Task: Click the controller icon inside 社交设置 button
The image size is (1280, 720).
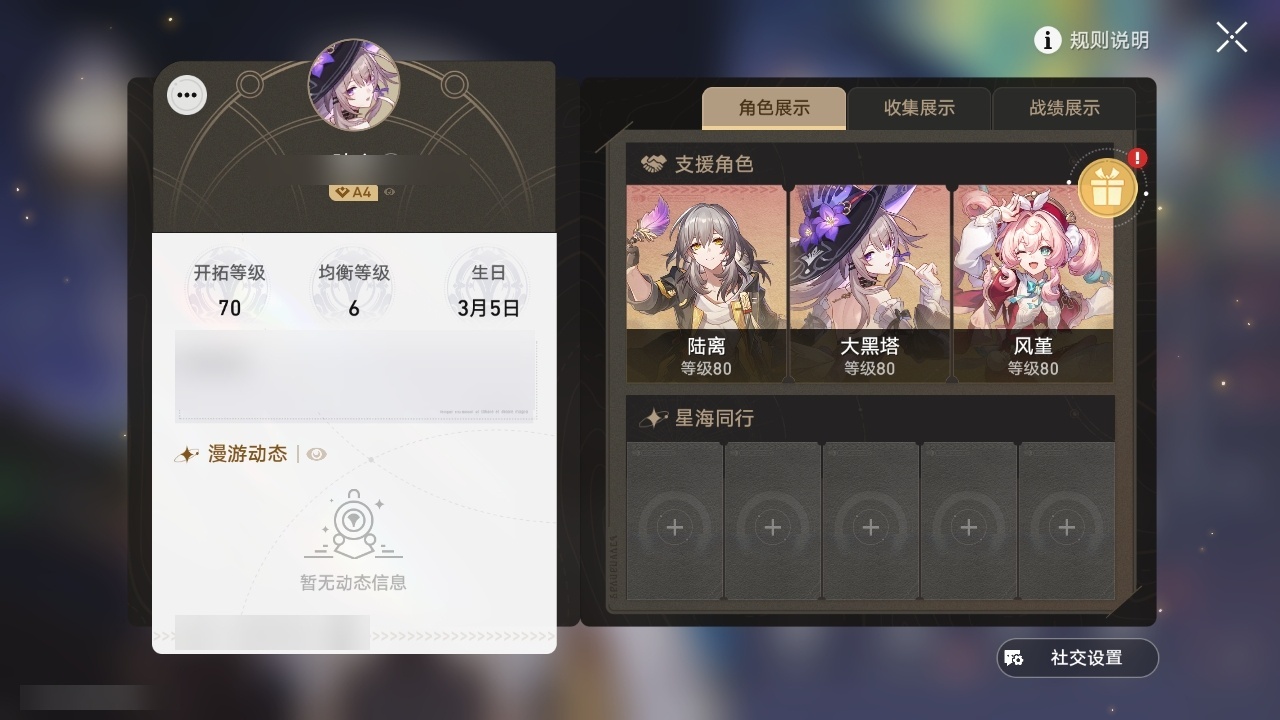Action: coord(1015,657)
